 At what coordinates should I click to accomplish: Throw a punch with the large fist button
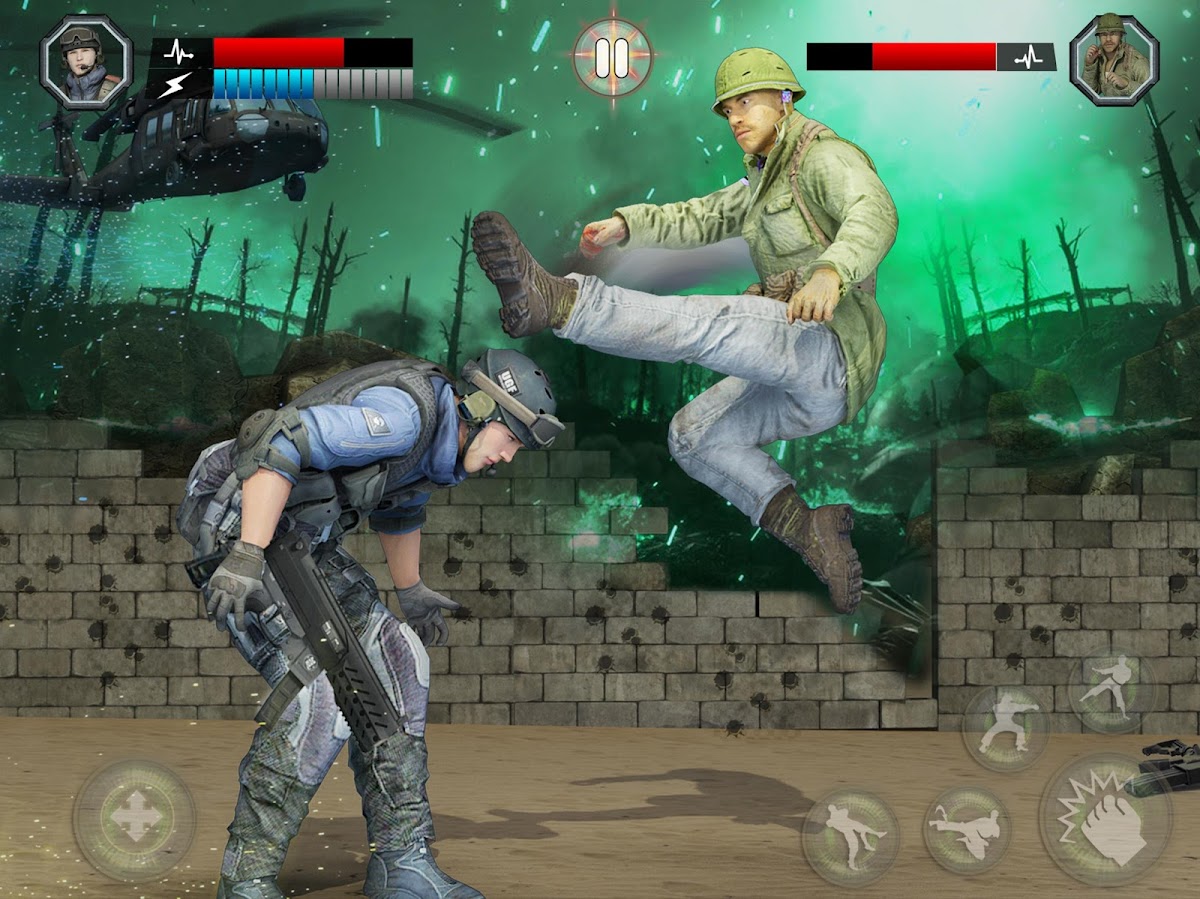[x=1105, y=820]
